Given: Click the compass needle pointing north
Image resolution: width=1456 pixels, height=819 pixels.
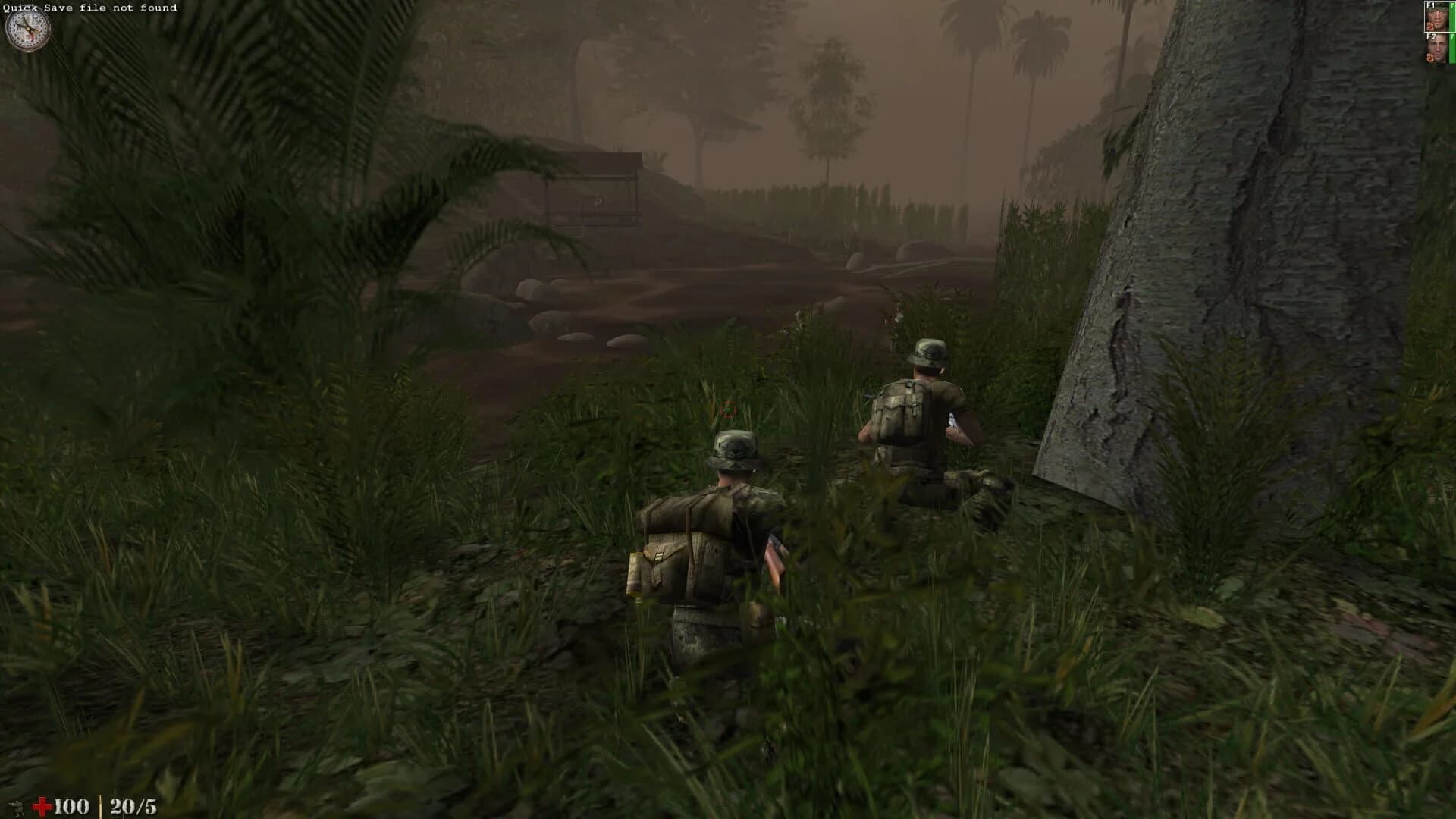Looking at the screenshot, I should [x=26, y=20].
